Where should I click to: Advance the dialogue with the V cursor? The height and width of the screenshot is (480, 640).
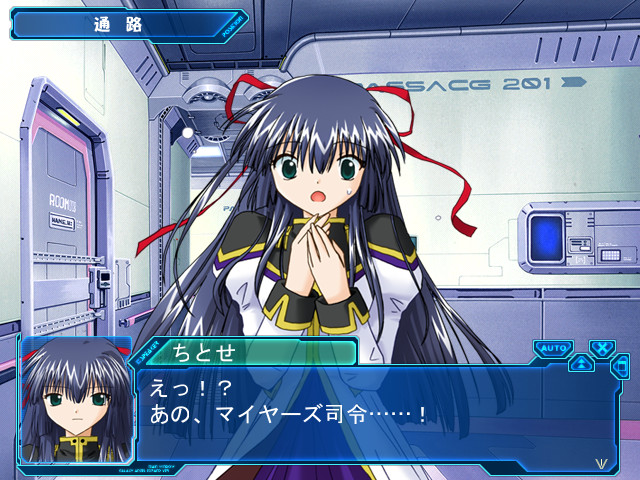click(600, 463)
